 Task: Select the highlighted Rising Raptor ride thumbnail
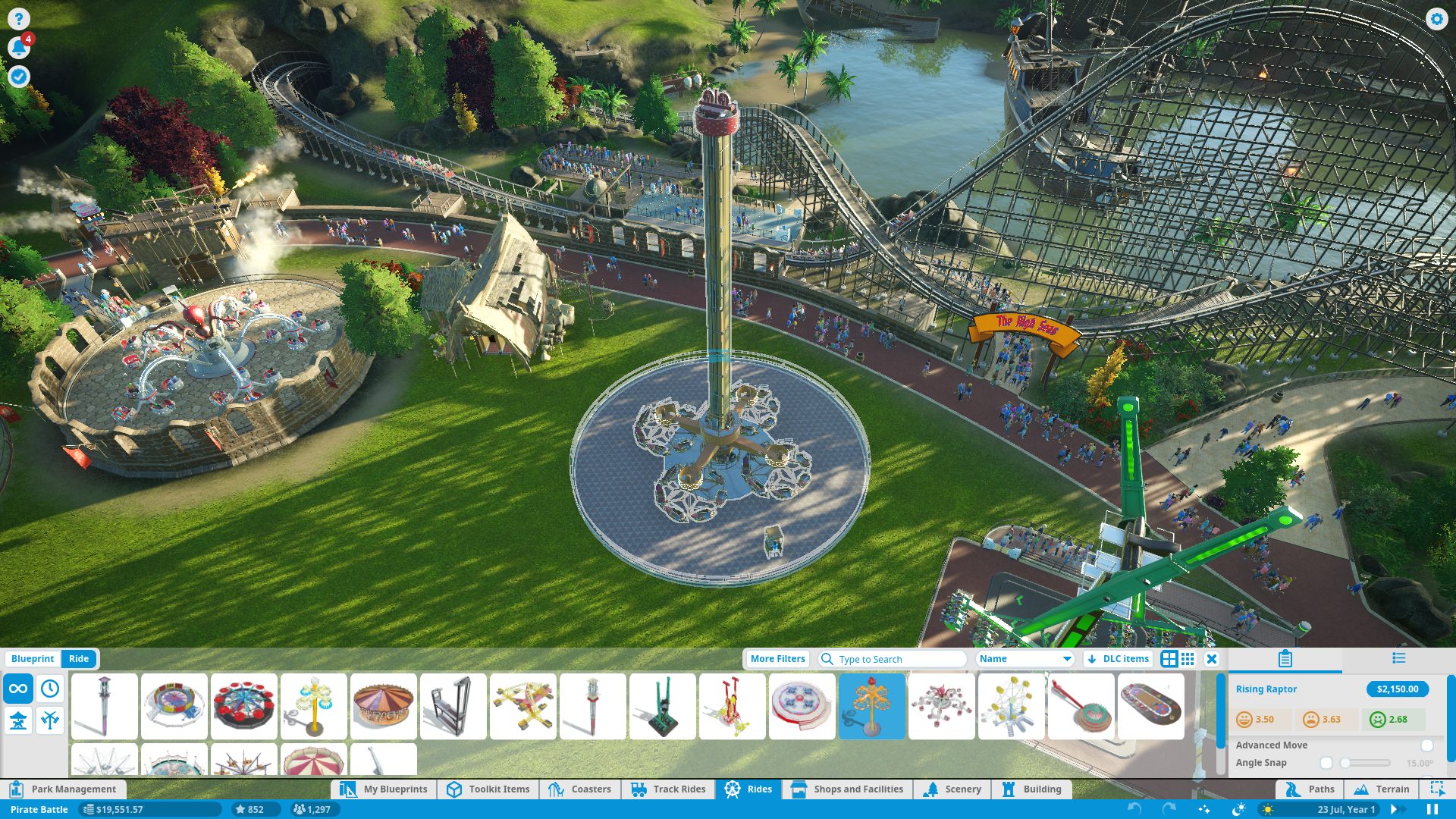pos(871,706)
